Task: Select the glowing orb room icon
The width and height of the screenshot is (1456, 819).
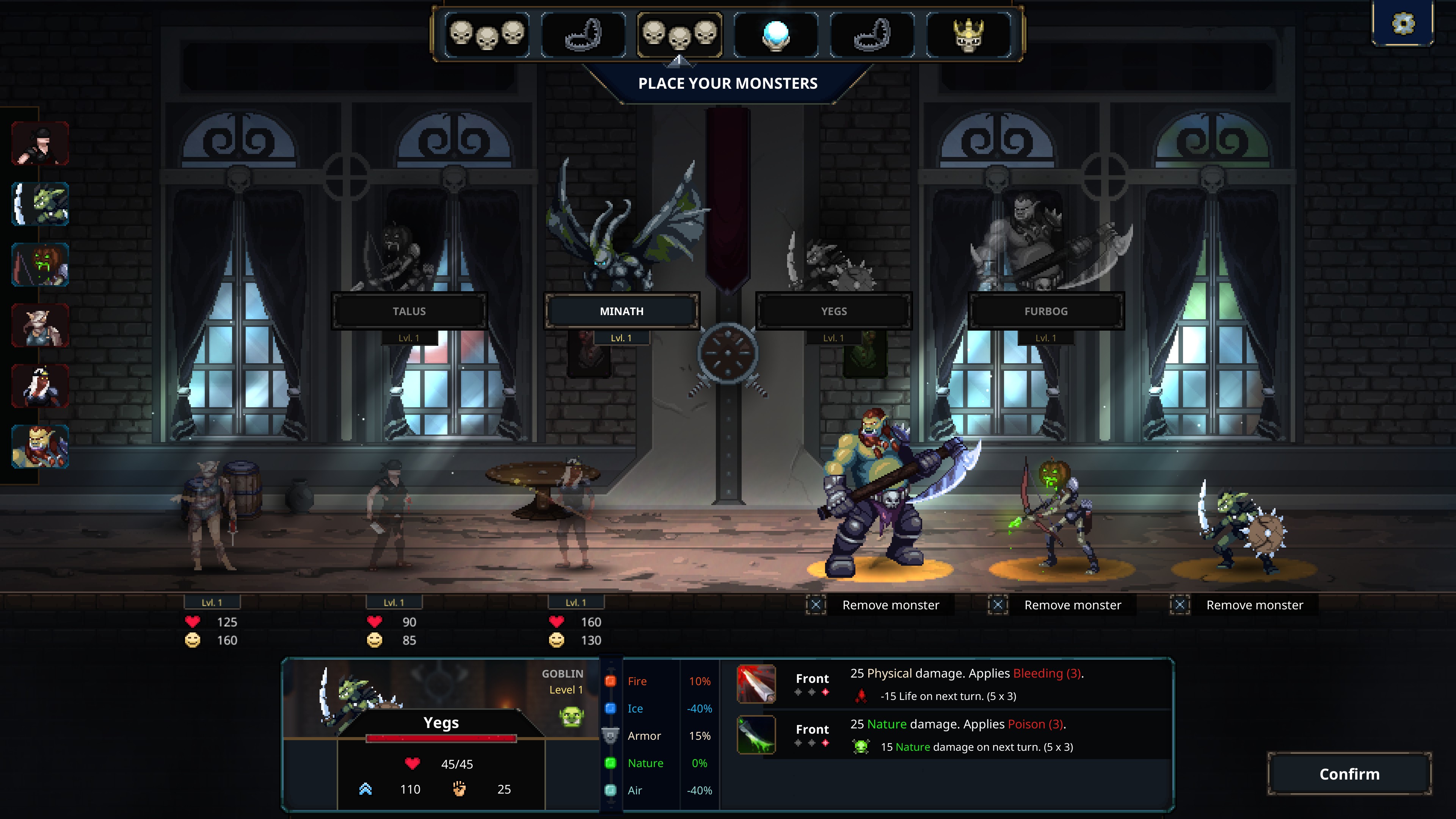Action: [x=775, y=35]
